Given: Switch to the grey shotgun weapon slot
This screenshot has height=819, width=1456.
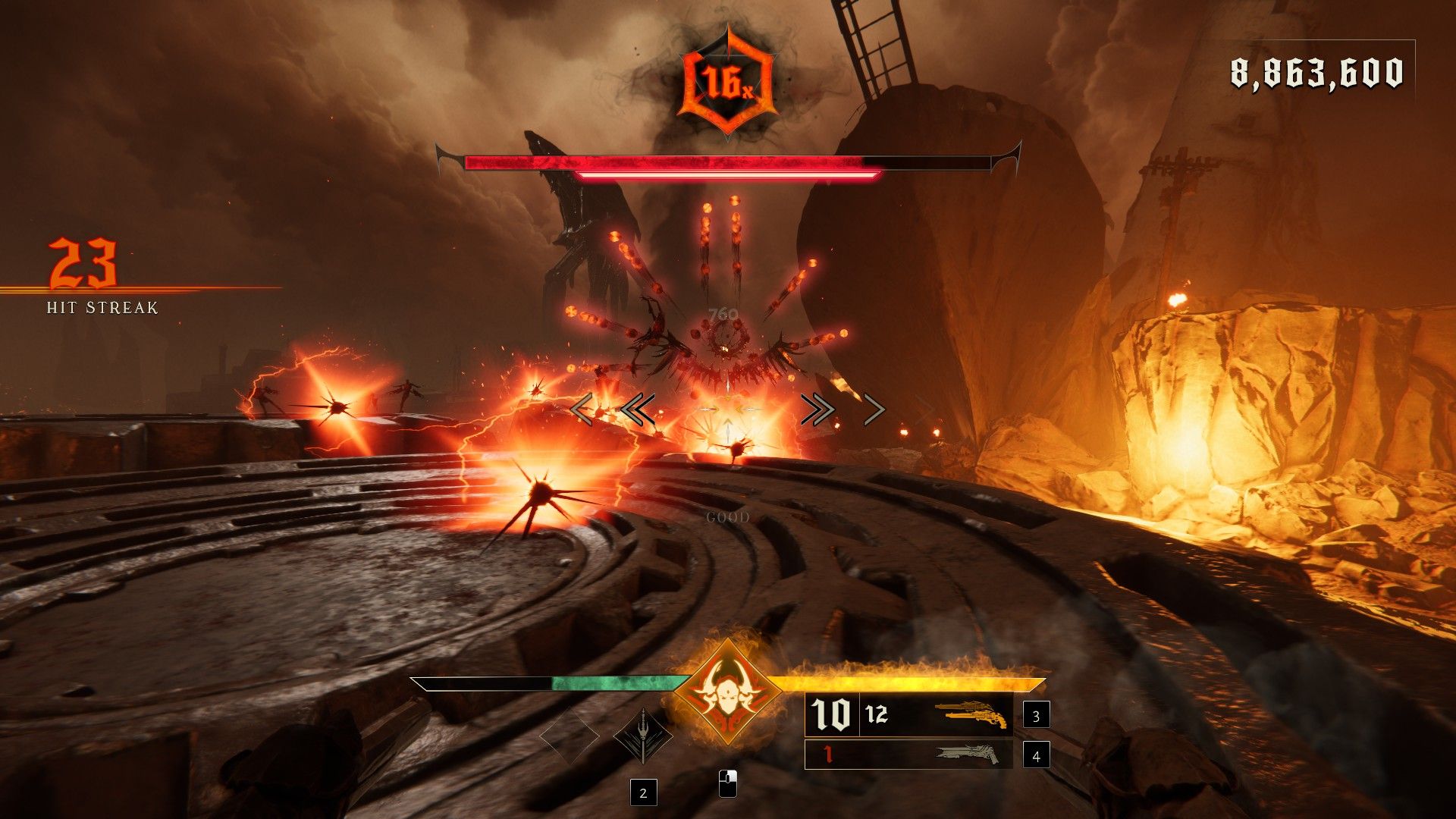Looking at the screenshot, I should click(973, 755).
